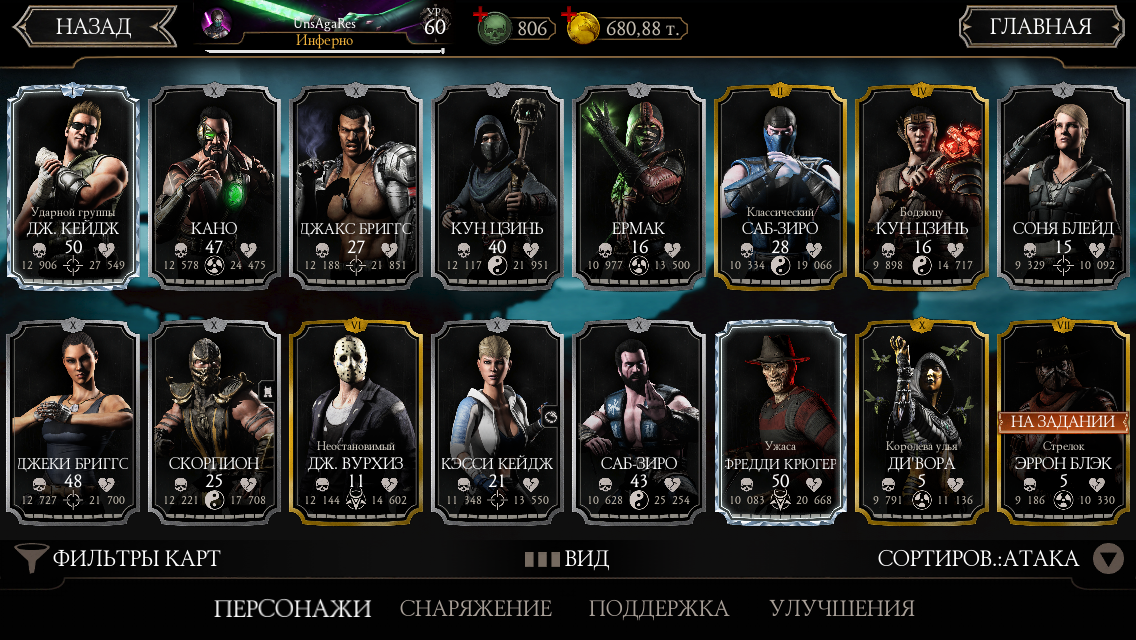This screenshot has height=640, width=1136.
Task: Open ФИЛЬТРЫ КАРТ card filters
Action: 120,558
